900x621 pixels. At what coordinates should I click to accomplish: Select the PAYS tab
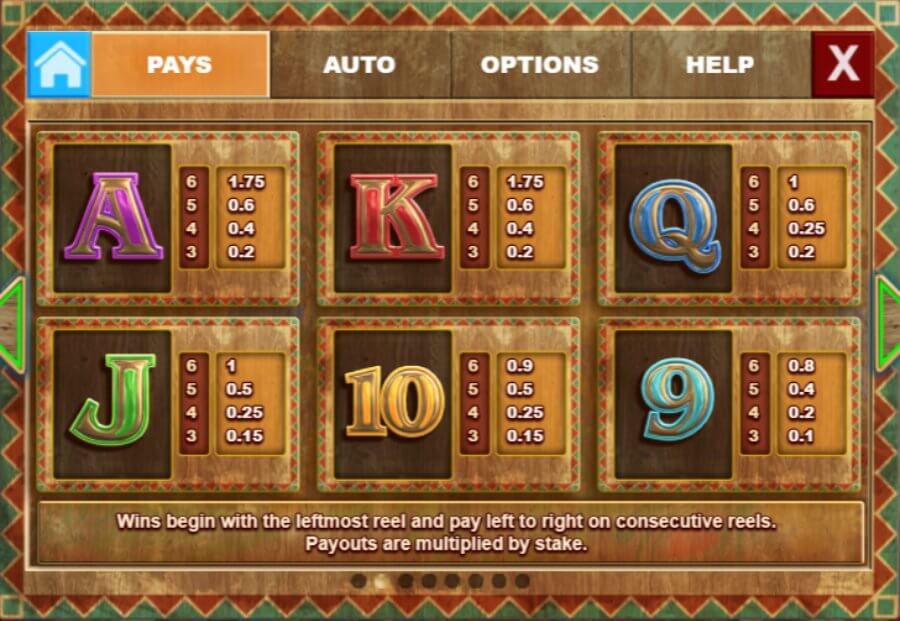pyautogui.click(x=180, y=65)
